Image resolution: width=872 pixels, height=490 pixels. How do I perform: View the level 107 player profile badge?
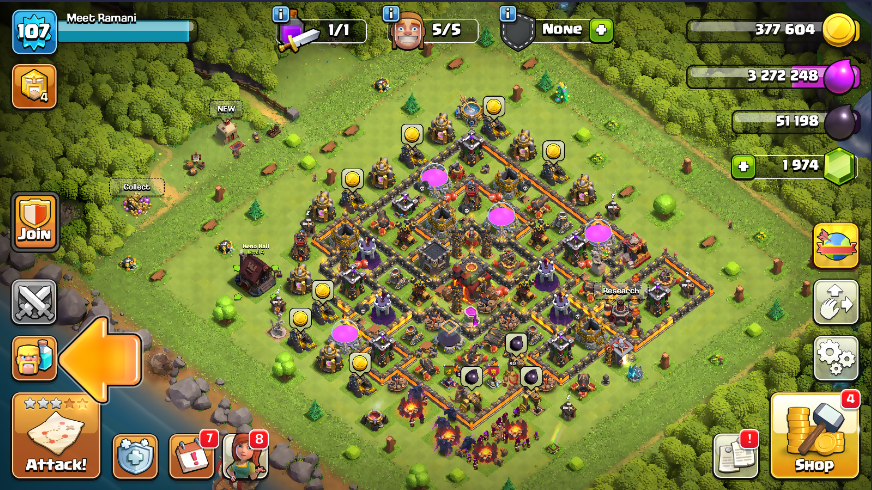click(x=34, y=32)
